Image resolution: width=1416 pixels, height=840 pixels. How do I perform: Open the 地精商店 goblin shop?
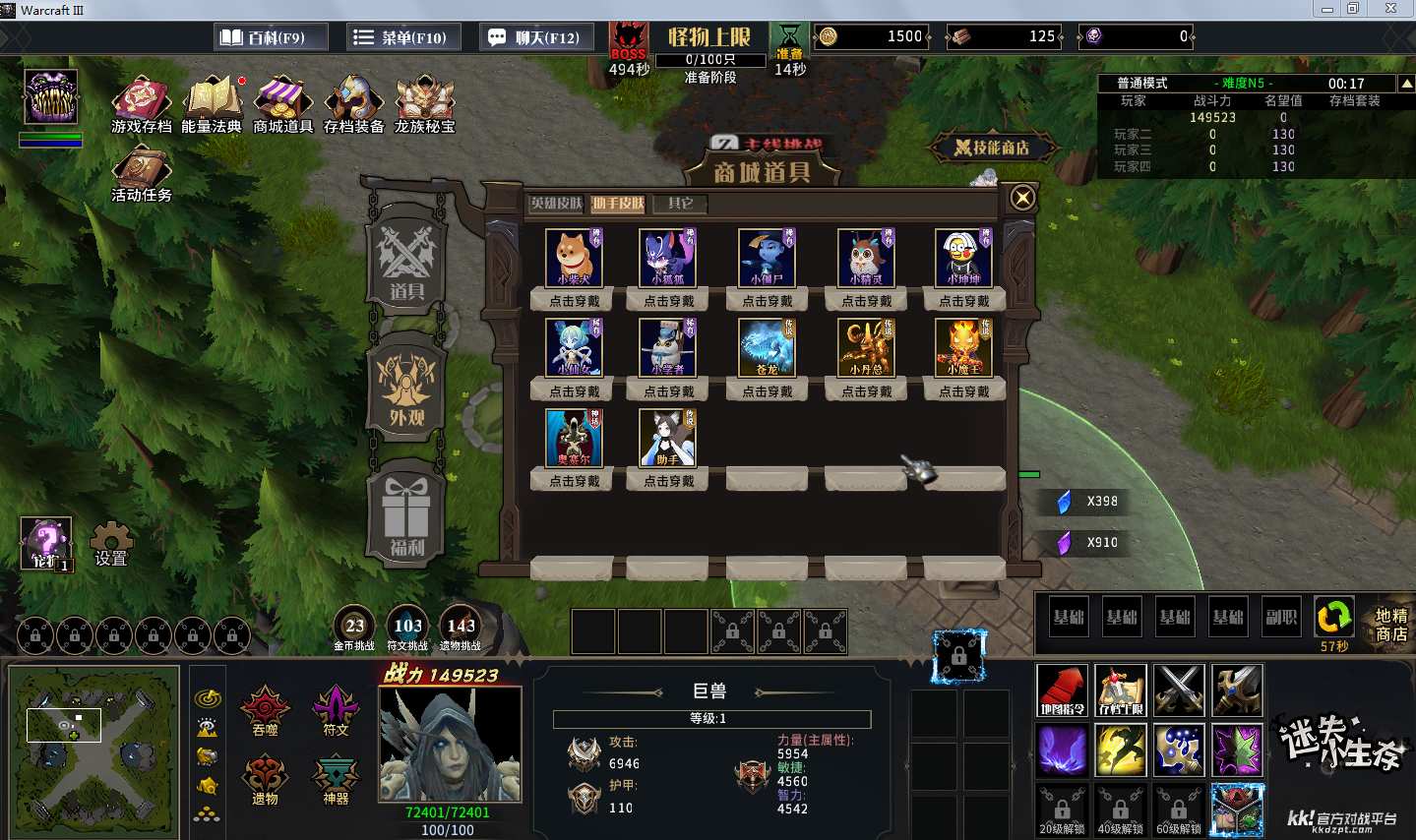(1390, 625)
